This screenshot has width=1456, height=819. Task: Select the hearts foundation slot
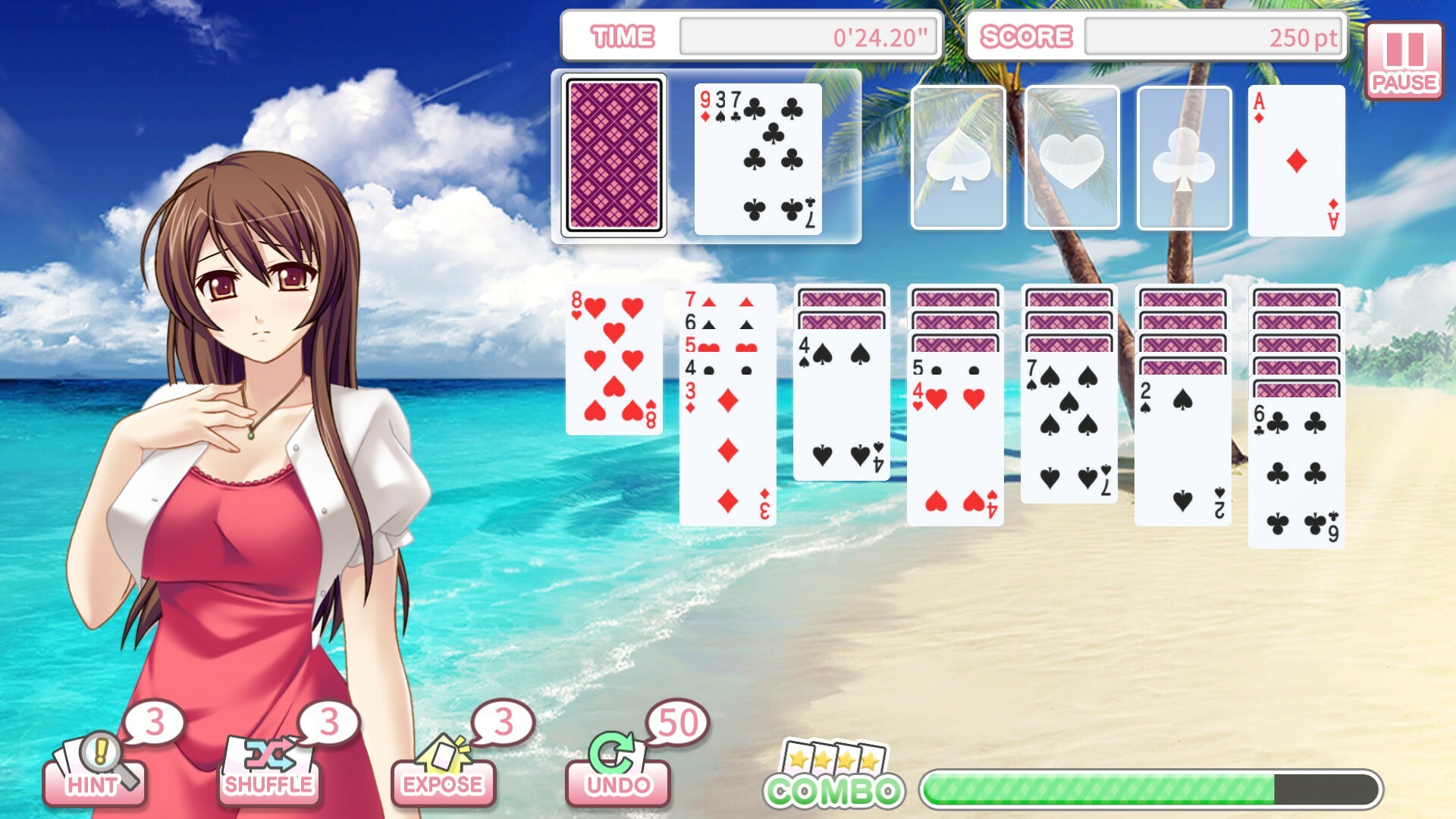pos(1070,157)
